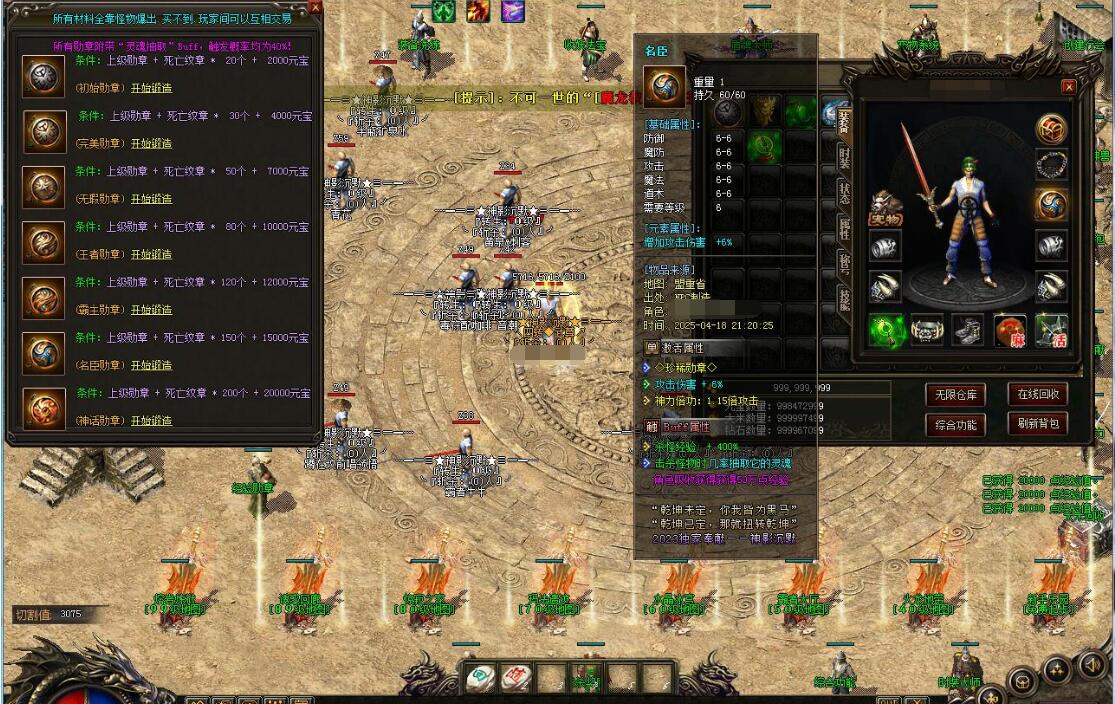Close the character equipment window
1115x704 pixels.
[1068, 87]
